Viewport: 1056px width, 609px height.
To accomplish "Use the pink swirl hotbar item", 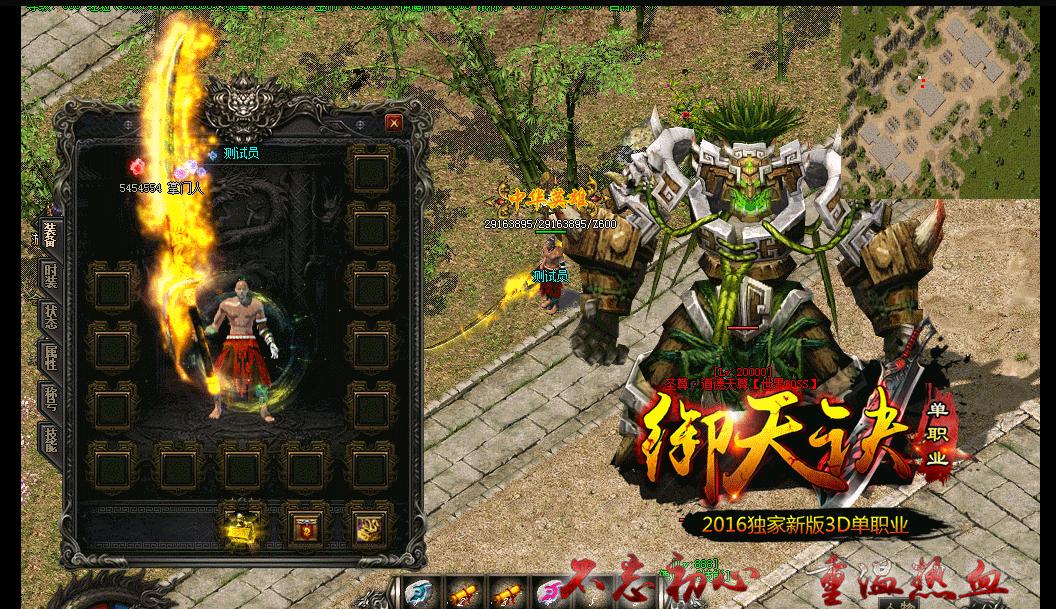I will pyautogui.click(x=548, y=594).
